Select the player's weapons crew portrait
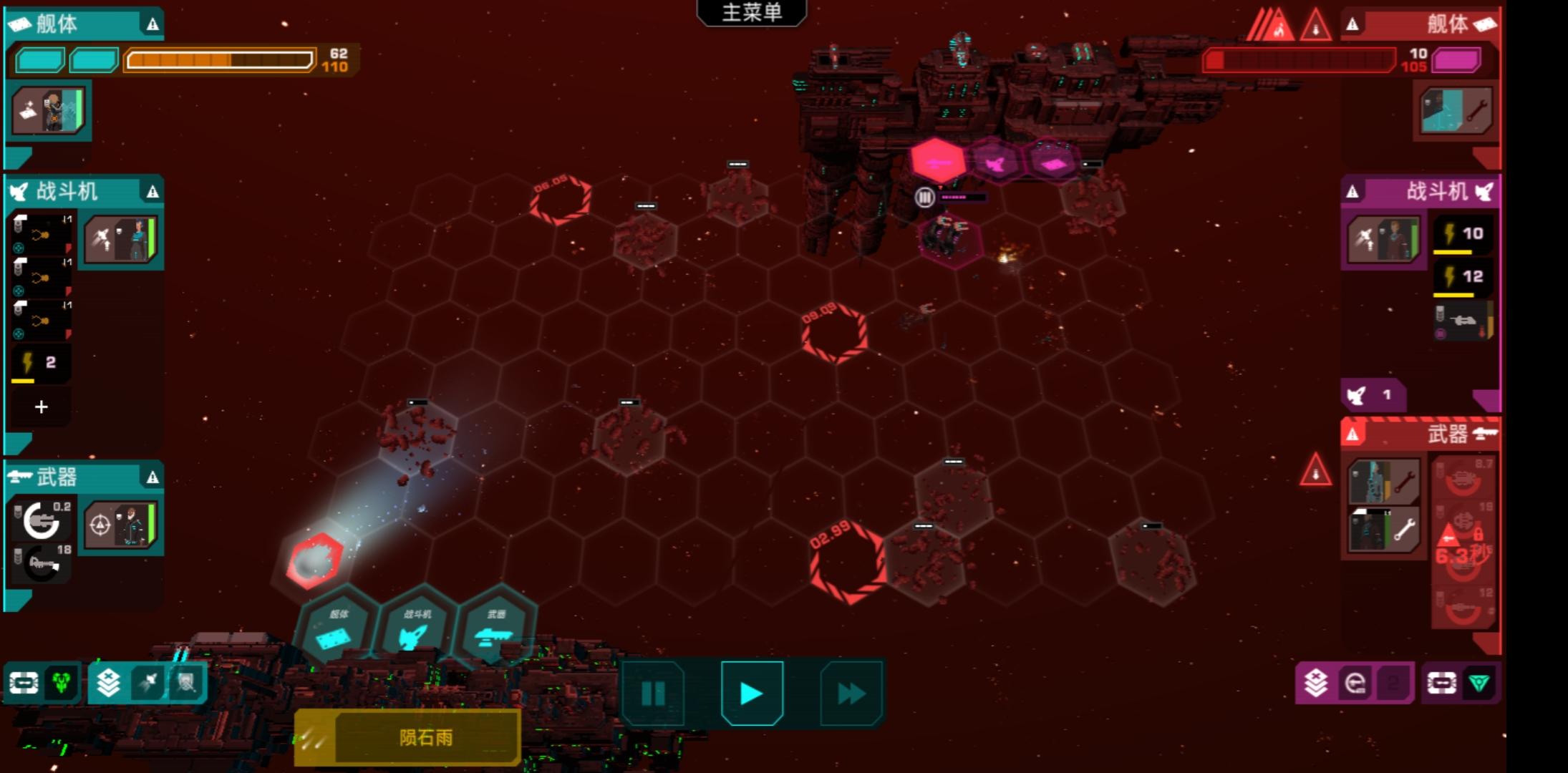The width and height of the screenshot is (1568, 773). tap(121, 525)
